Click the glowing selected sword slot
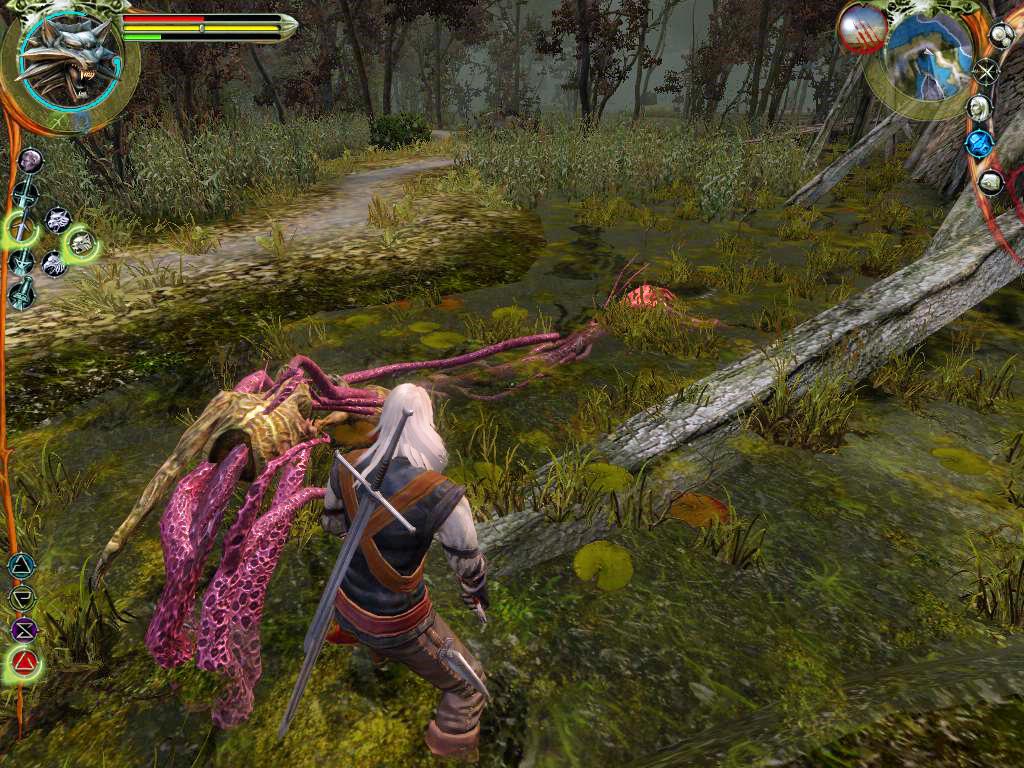The image size is (1024, 768). pos(20,230)
